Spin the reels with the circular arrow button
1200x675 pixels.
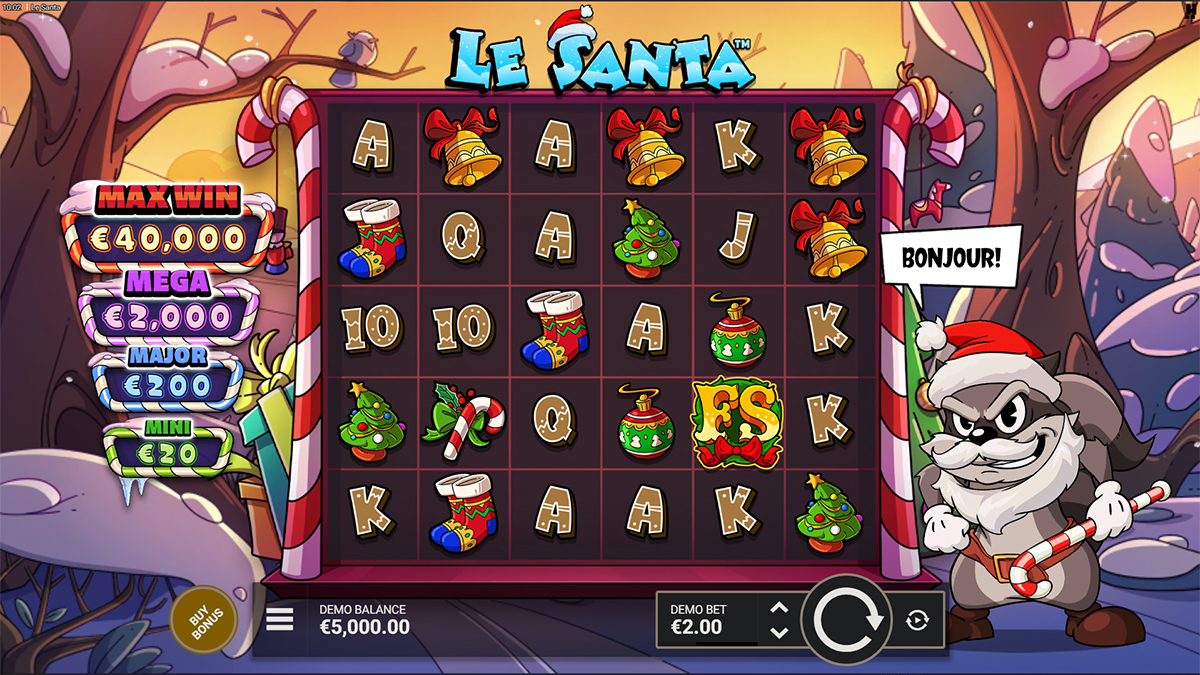click(848, 620)
